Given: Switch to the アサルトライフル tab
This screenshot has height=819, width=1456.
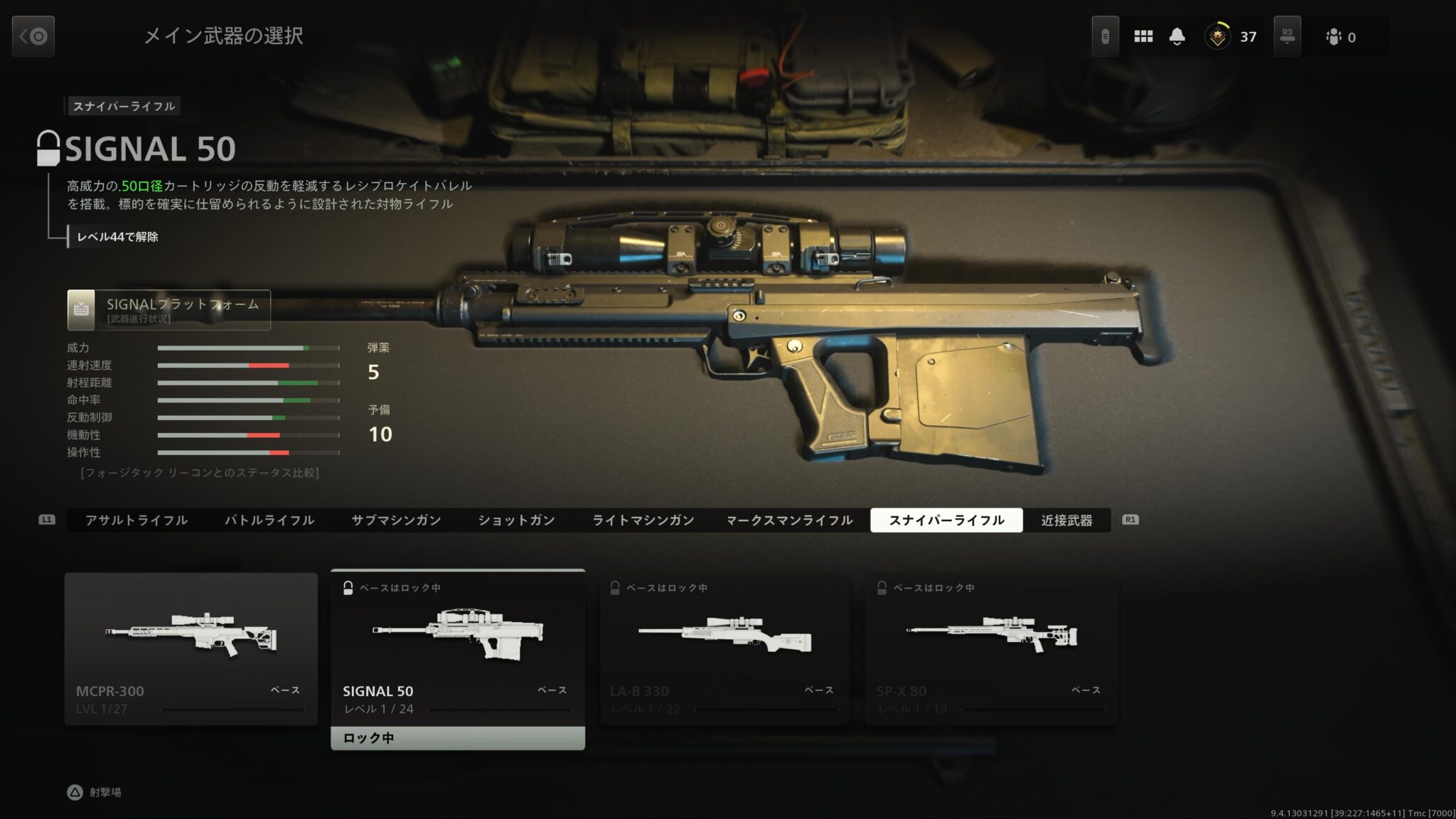Looking at the screenshot, I should (136, 520).
